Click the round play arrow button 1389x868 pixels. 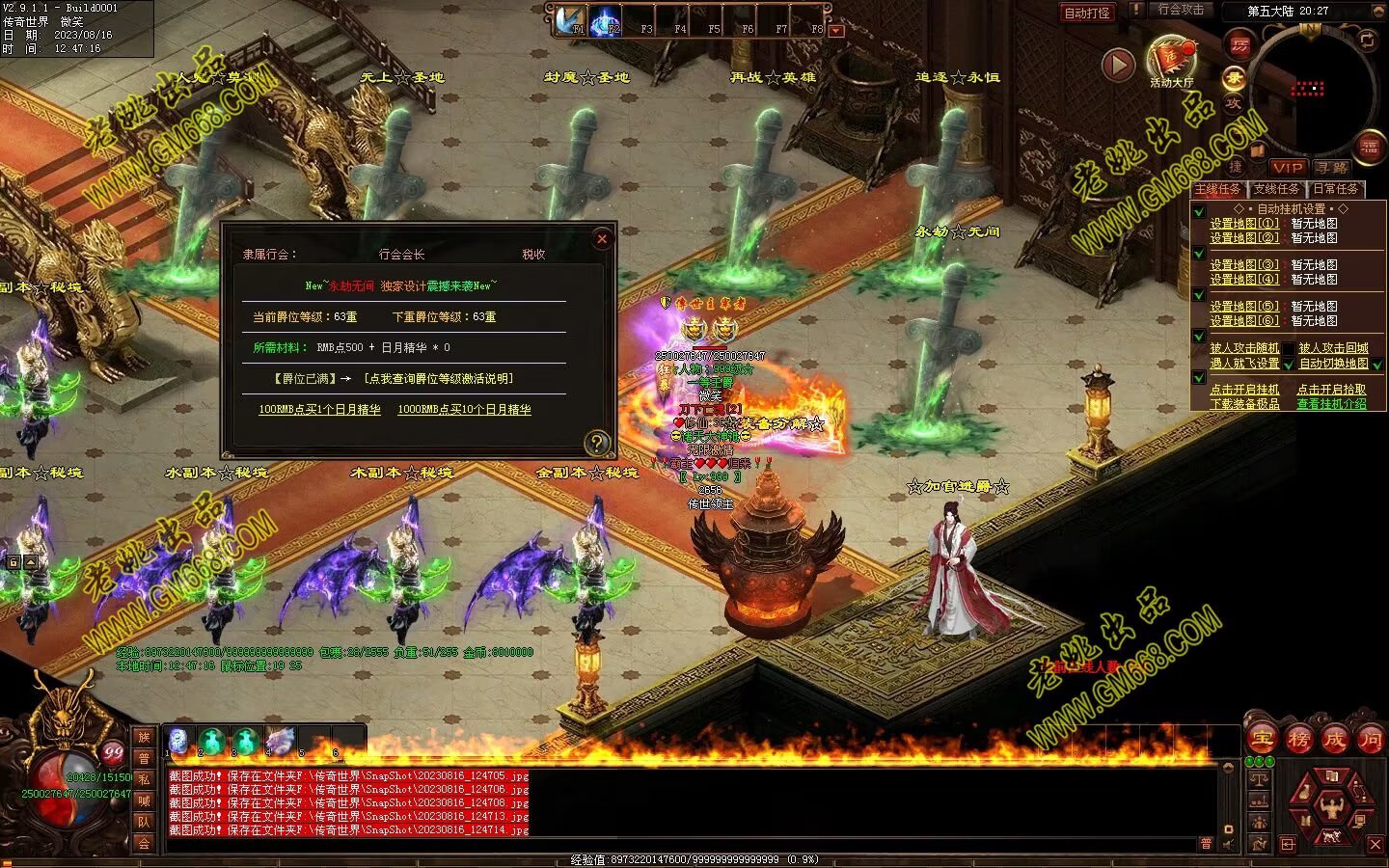(x=1118, y=65)
